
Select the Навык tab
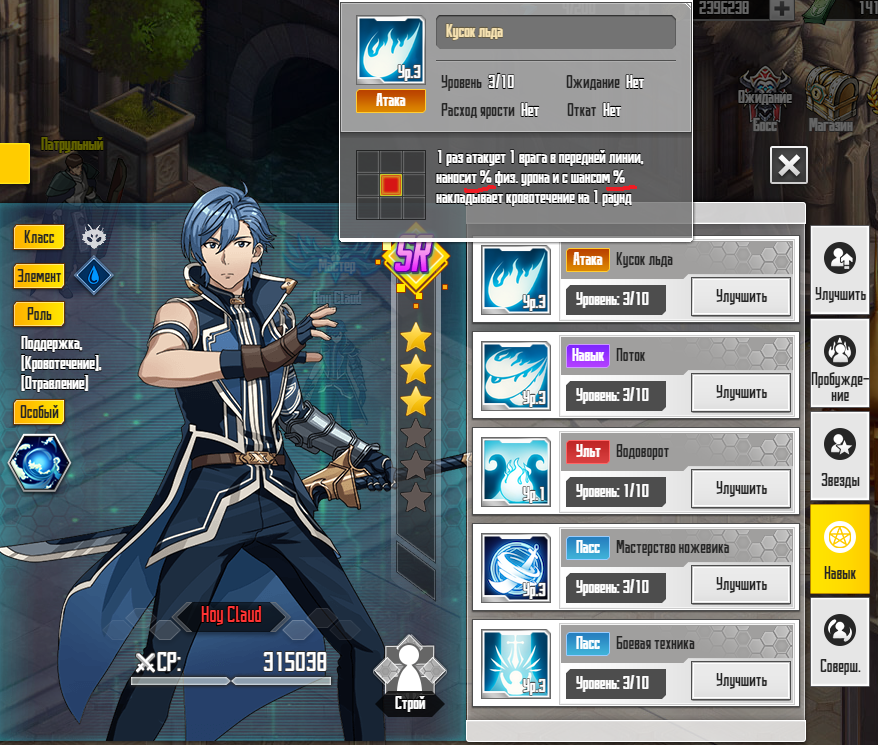click(x=840, y=550)
